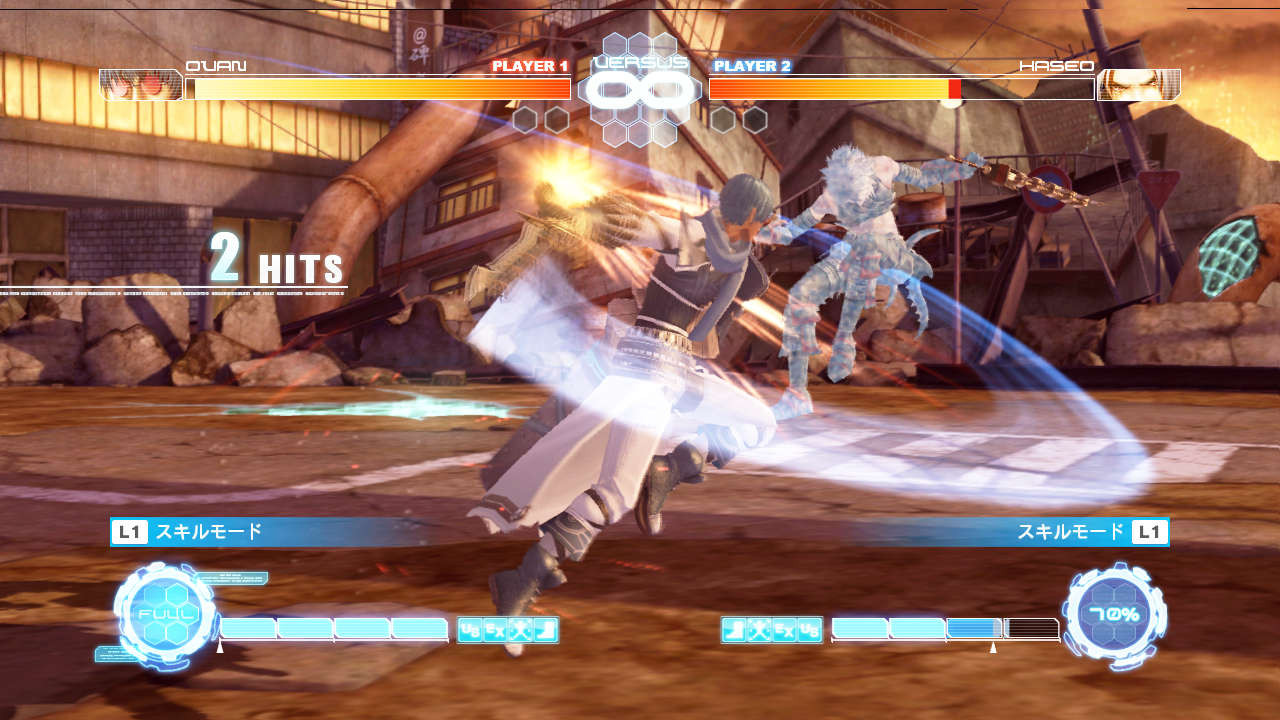This screenshot has height=720, width=1280.
Task: Select Haseo's EX skill icon
Action: [785, 630]
